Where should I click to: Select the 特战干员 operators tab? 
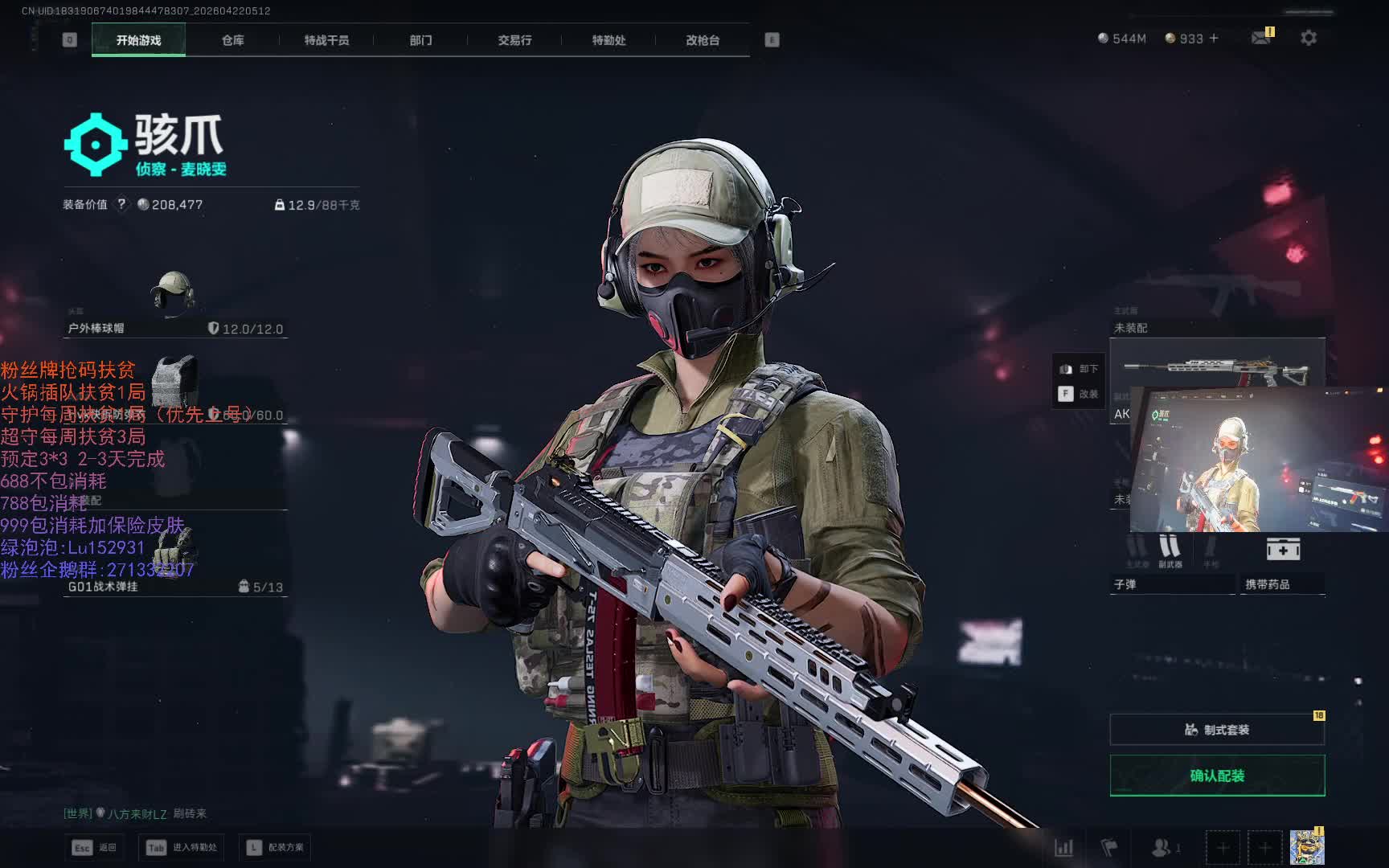tap(326, 40)
